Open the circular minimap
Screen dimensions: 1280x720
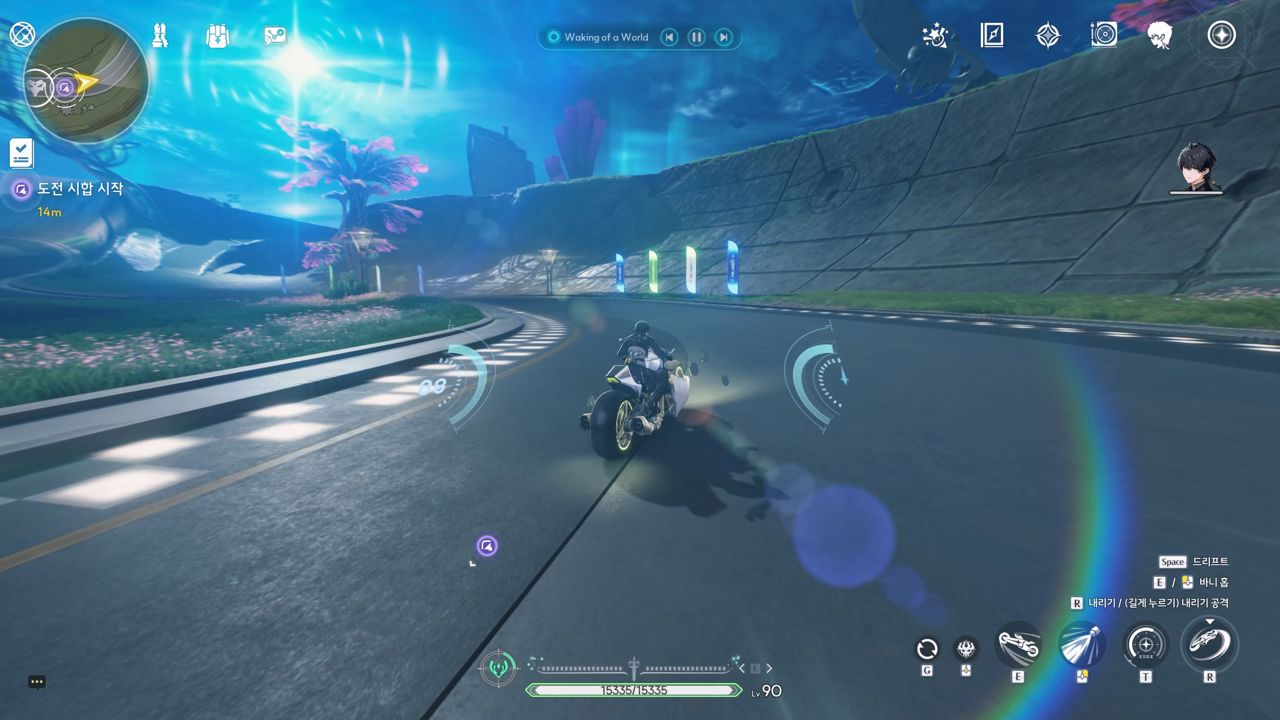(86, 80)
